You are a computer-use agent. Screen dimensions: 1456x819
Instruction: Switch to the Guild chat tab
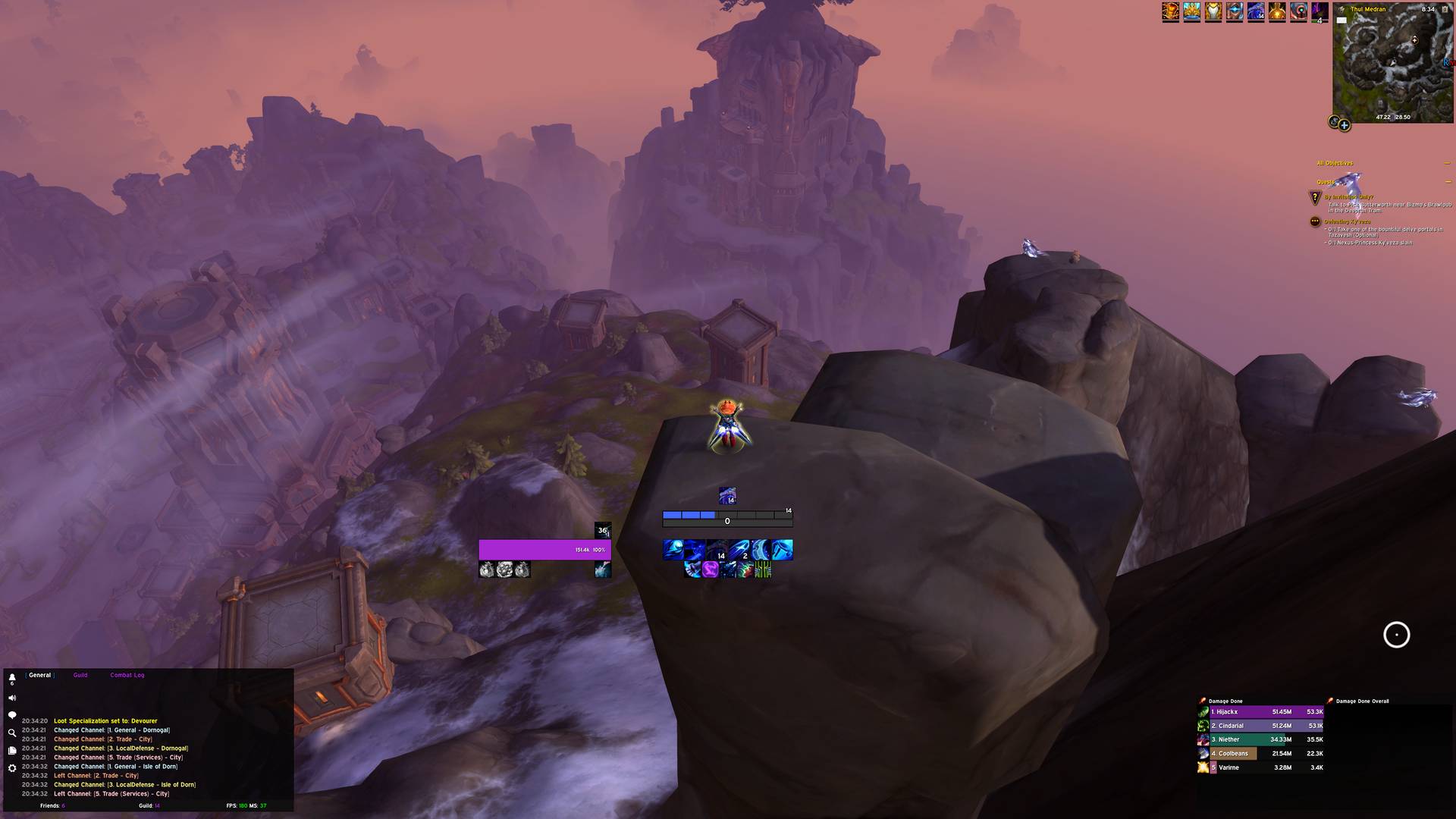click(x=80, y=675)
